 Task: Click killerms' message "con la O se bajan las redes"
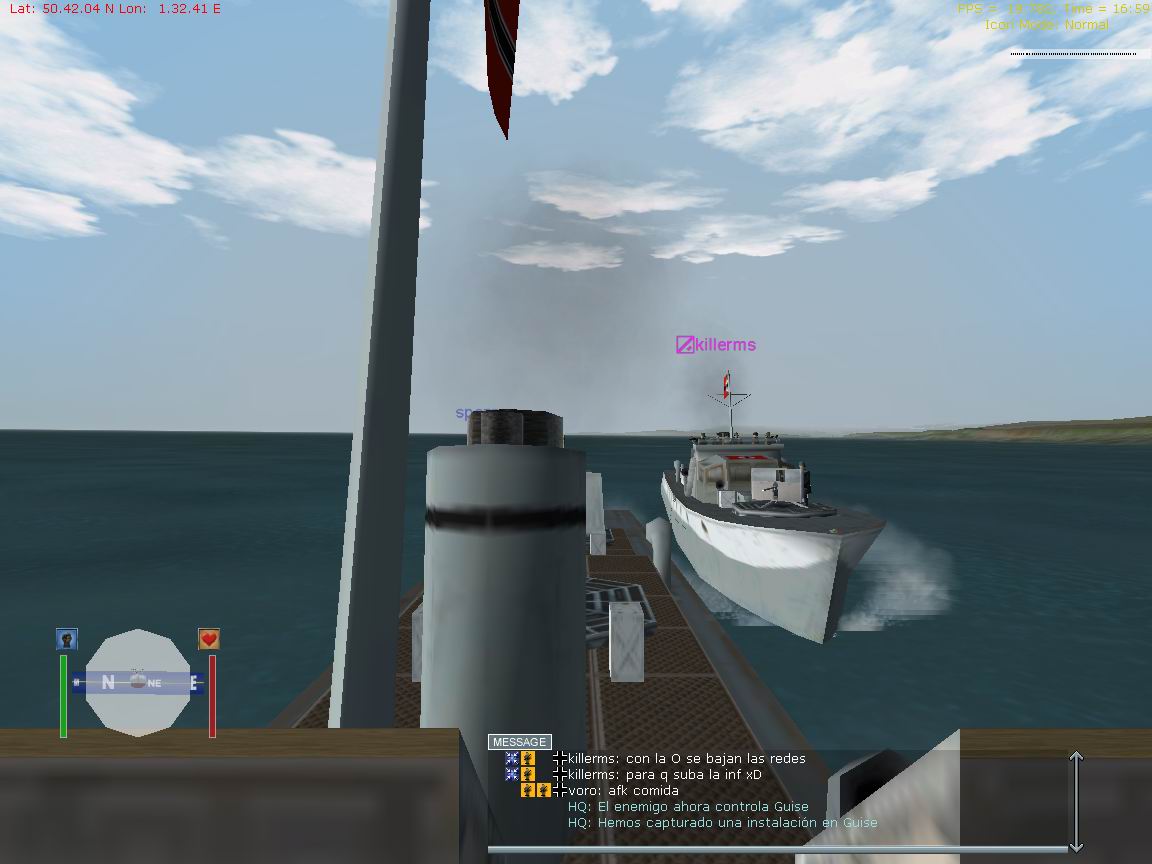click(686, 759)
